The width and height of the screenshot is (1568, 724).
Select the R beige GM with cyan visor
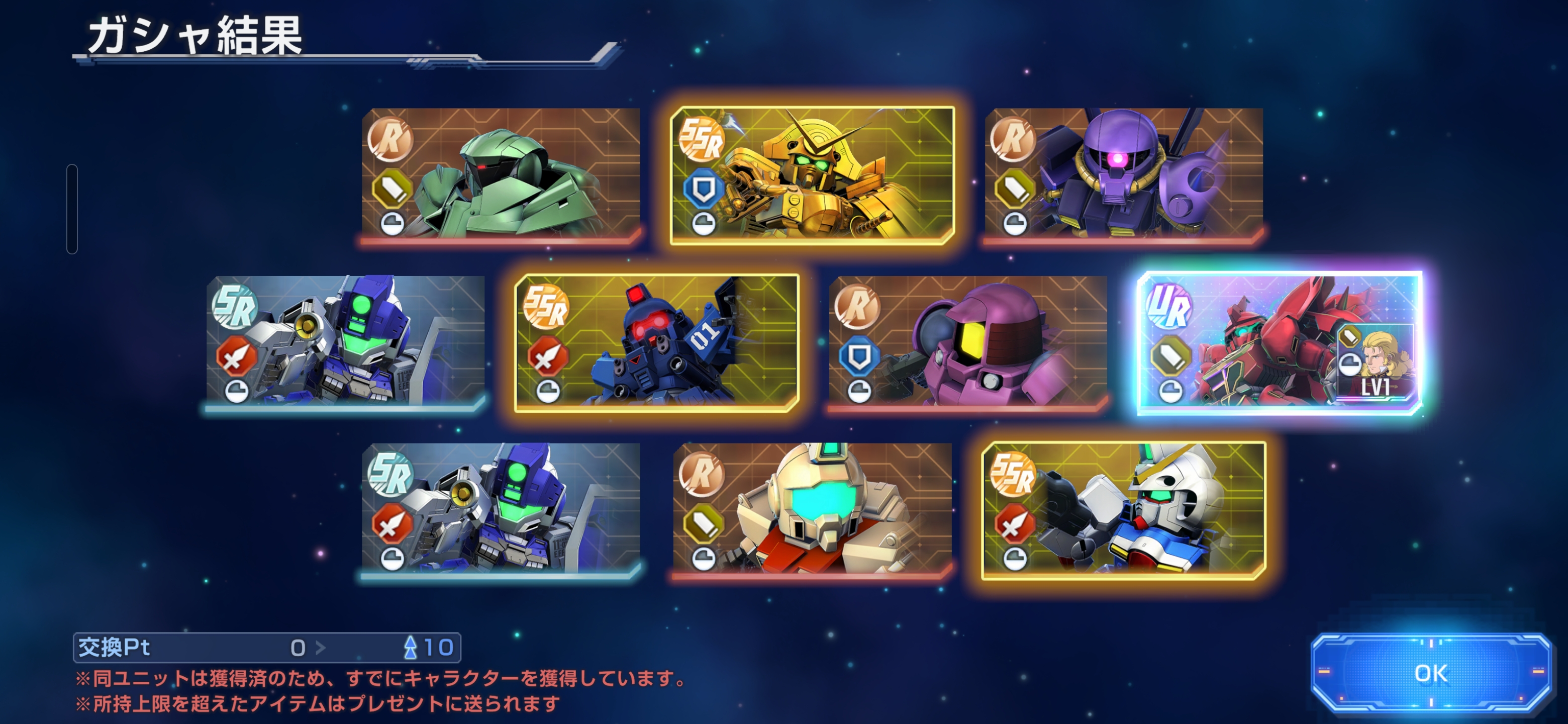click(812, 510)
